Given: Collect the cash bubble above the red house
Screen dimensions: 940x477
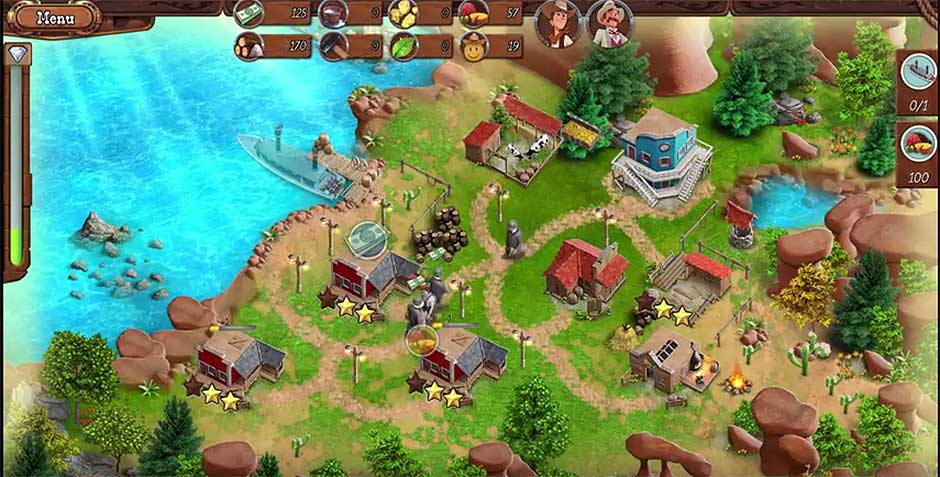Looking at the screenshot, I should pyautogui.click(x=367, y=239).
